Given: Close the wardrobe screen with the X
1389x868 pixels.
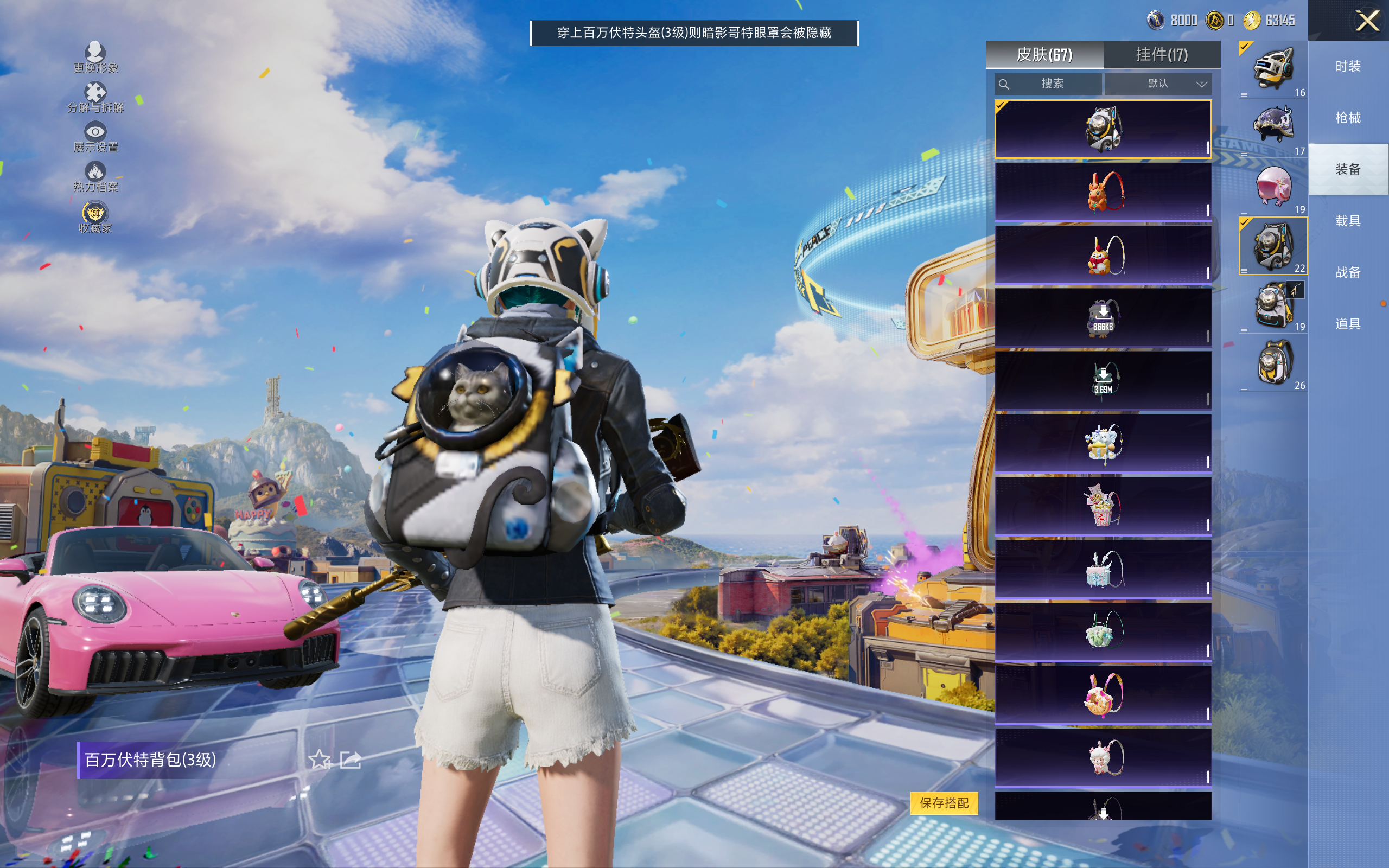Looking at the screenshot, I should (1367, 22).
